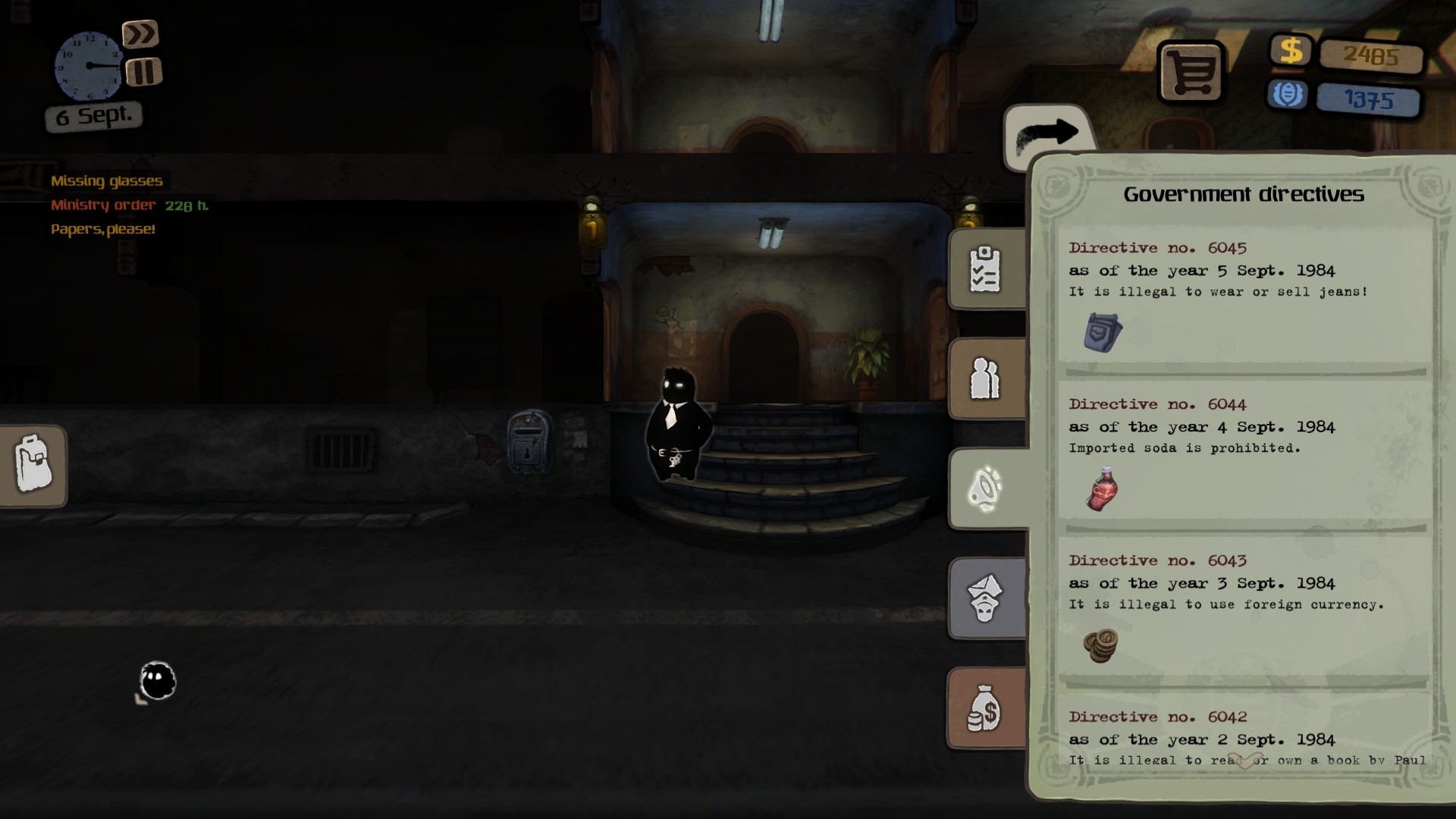Image resolution: width=1456 pixels, height=819 pixels.
Task: Click the jeans icon in directive 6045
Action: pos(1102,332)
